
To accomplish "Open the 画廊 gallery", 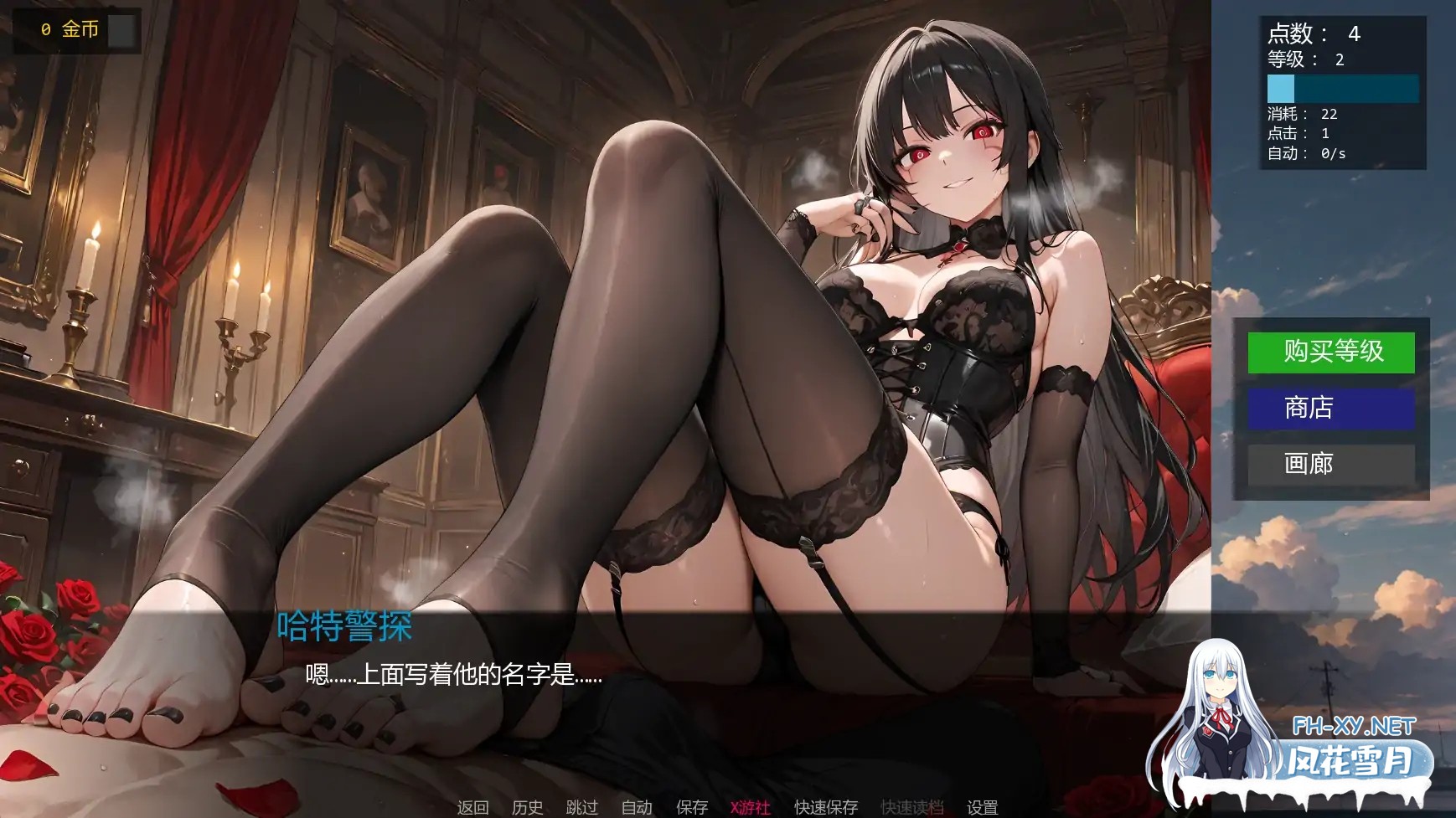I will 1330,465.
